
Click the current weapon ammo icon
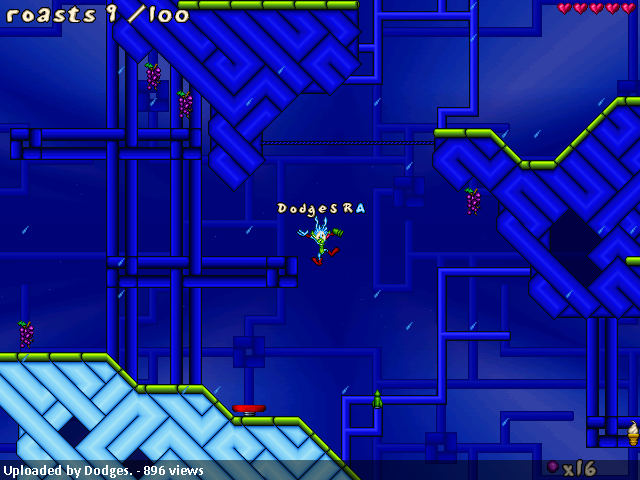[552, 467]
